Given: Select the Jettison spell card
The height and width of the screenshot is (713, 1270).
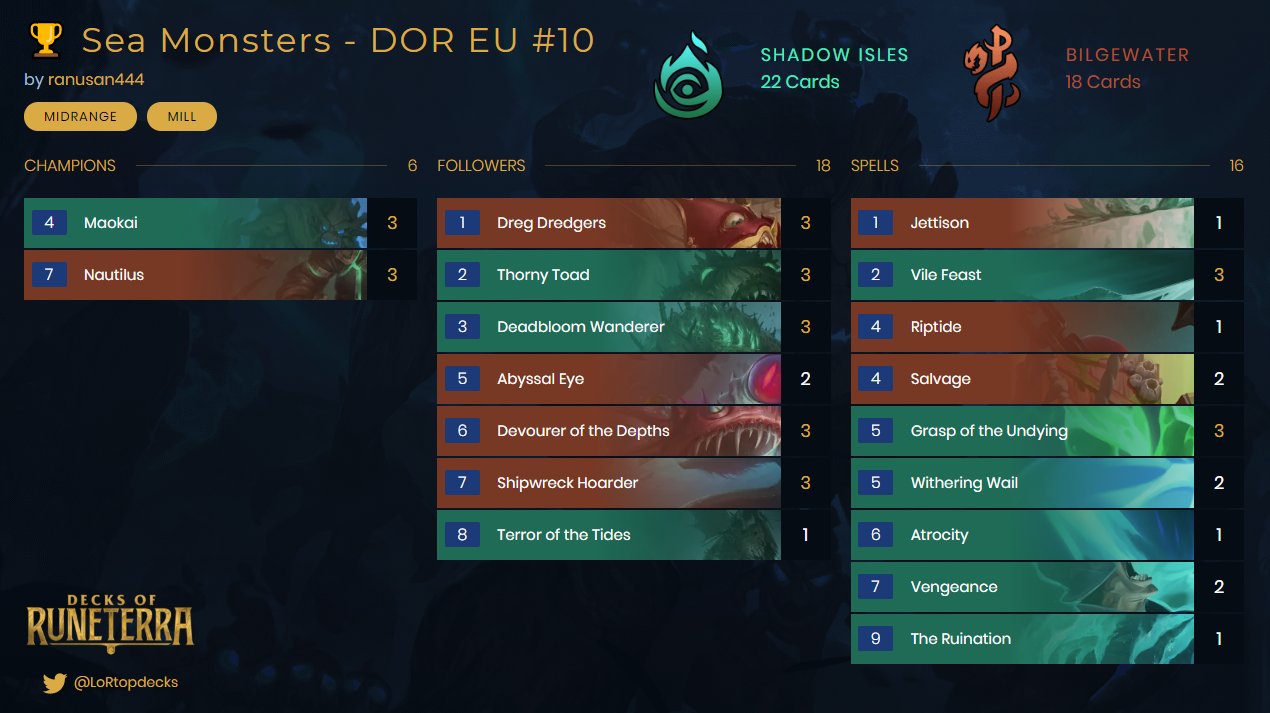Looking at the screenshot, I should (1021, 223).
